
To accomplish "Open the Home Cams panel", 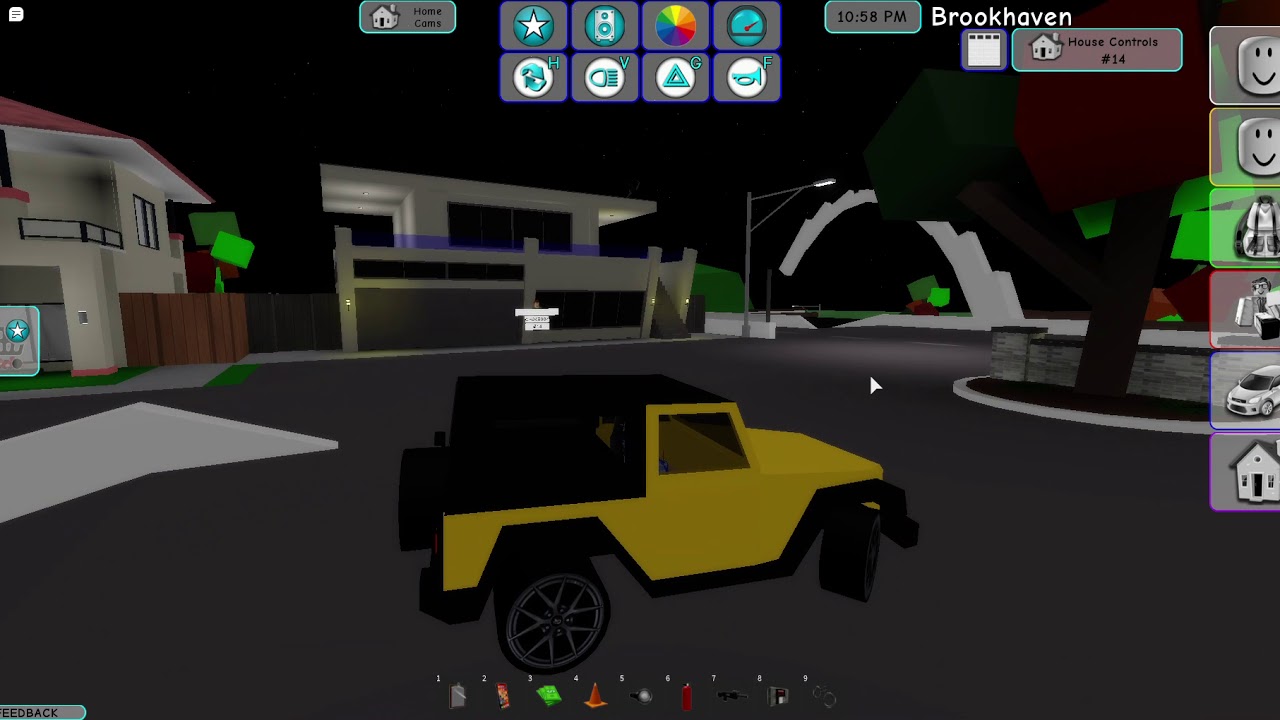I will [x=406, y=17].
